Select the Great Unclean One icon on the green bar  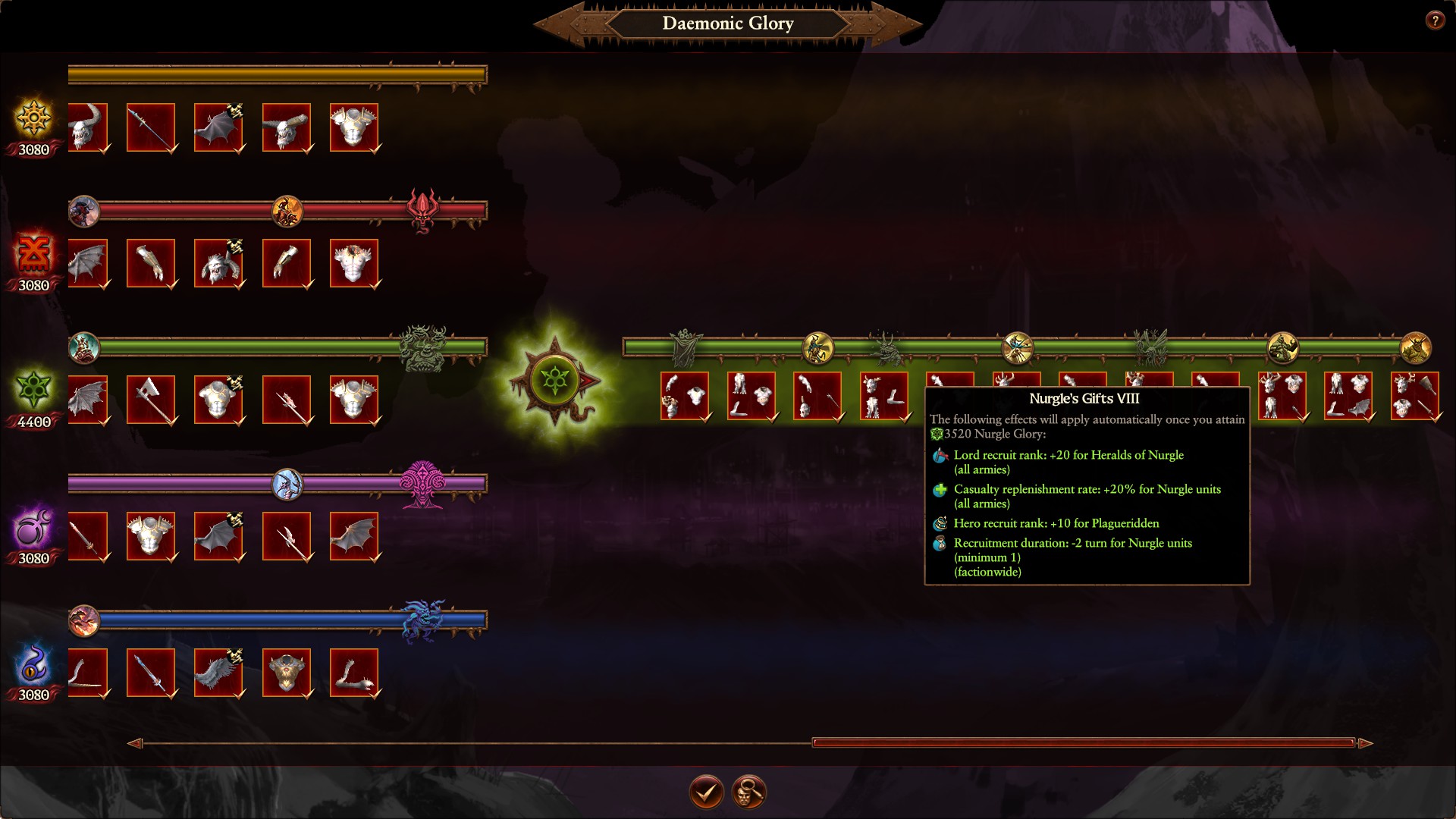[x=422, y=347]
